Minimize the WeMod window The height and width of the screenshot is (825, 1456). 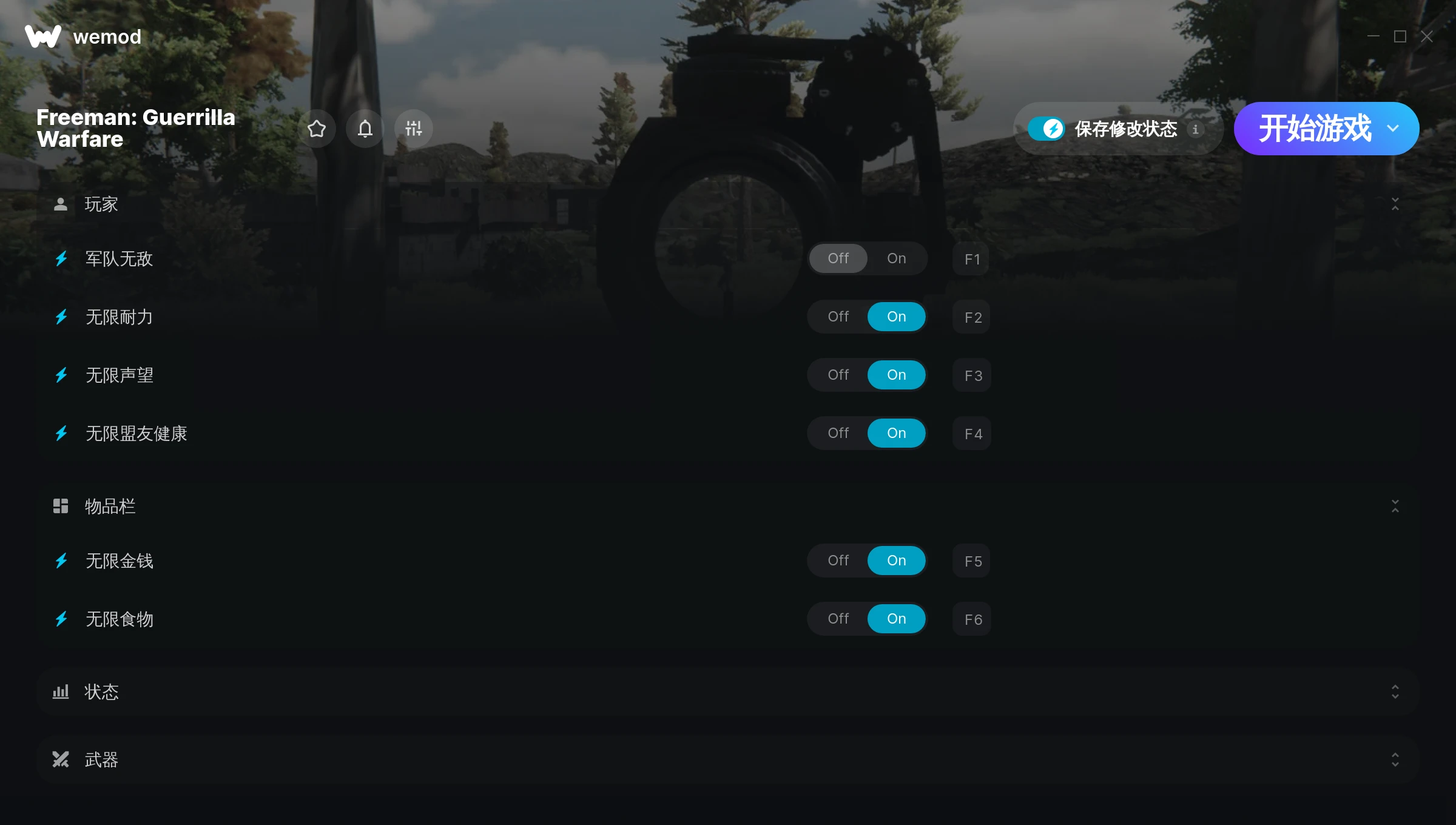[x=1373, y=36]
